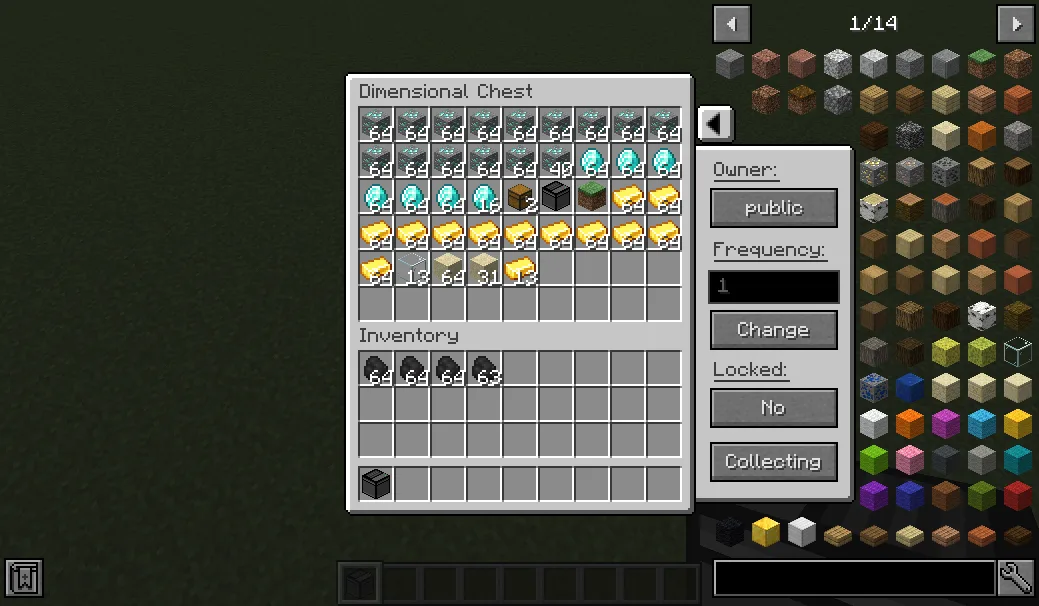Go to the previous item list page
The height and width of the screenshot is (606, 1039).
731,23
